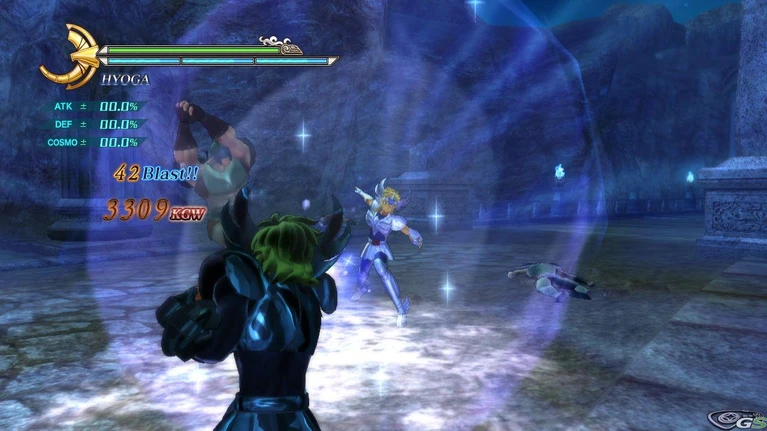Click the GS watermark logo

(x=733, y=418)
